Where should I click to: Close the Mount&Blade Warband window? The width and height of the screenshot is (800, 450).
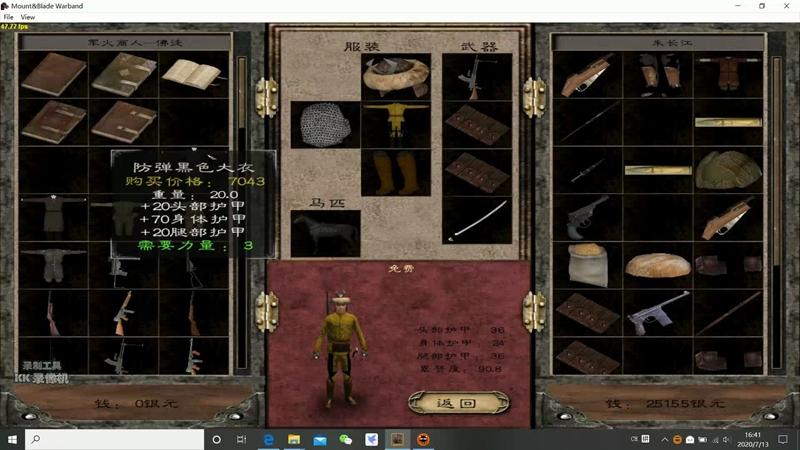pos(786,6)
